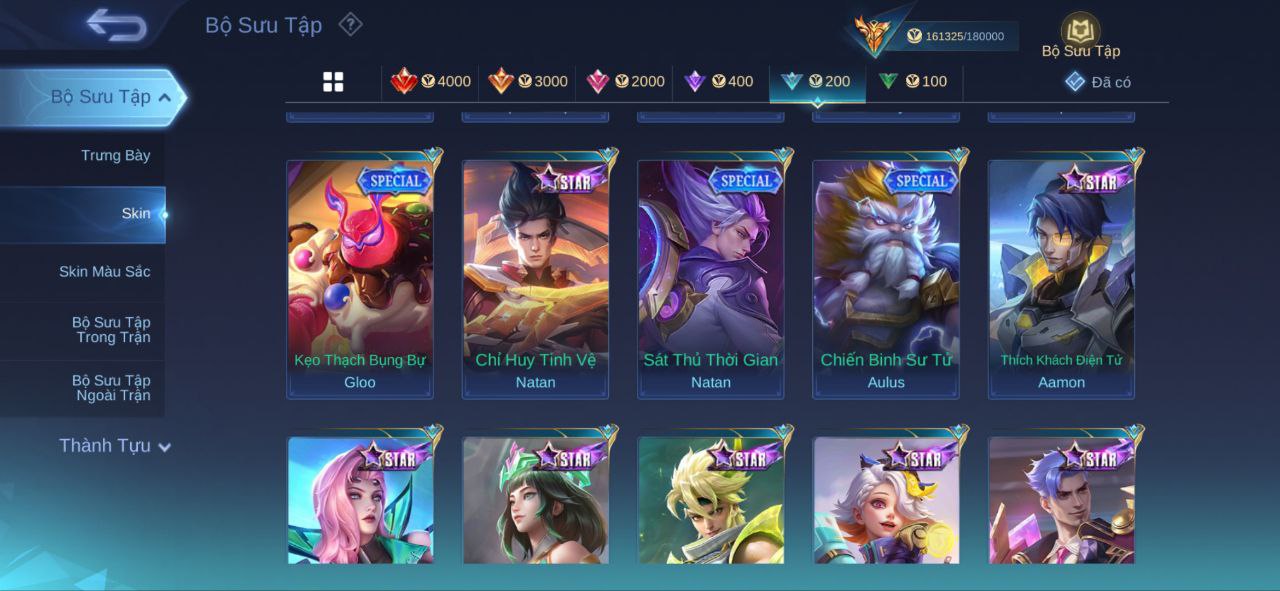Image resolution: width=1280 pixels, height=591 pixels.
Task: Show all skins with grid filter
Action: [333, 82]
